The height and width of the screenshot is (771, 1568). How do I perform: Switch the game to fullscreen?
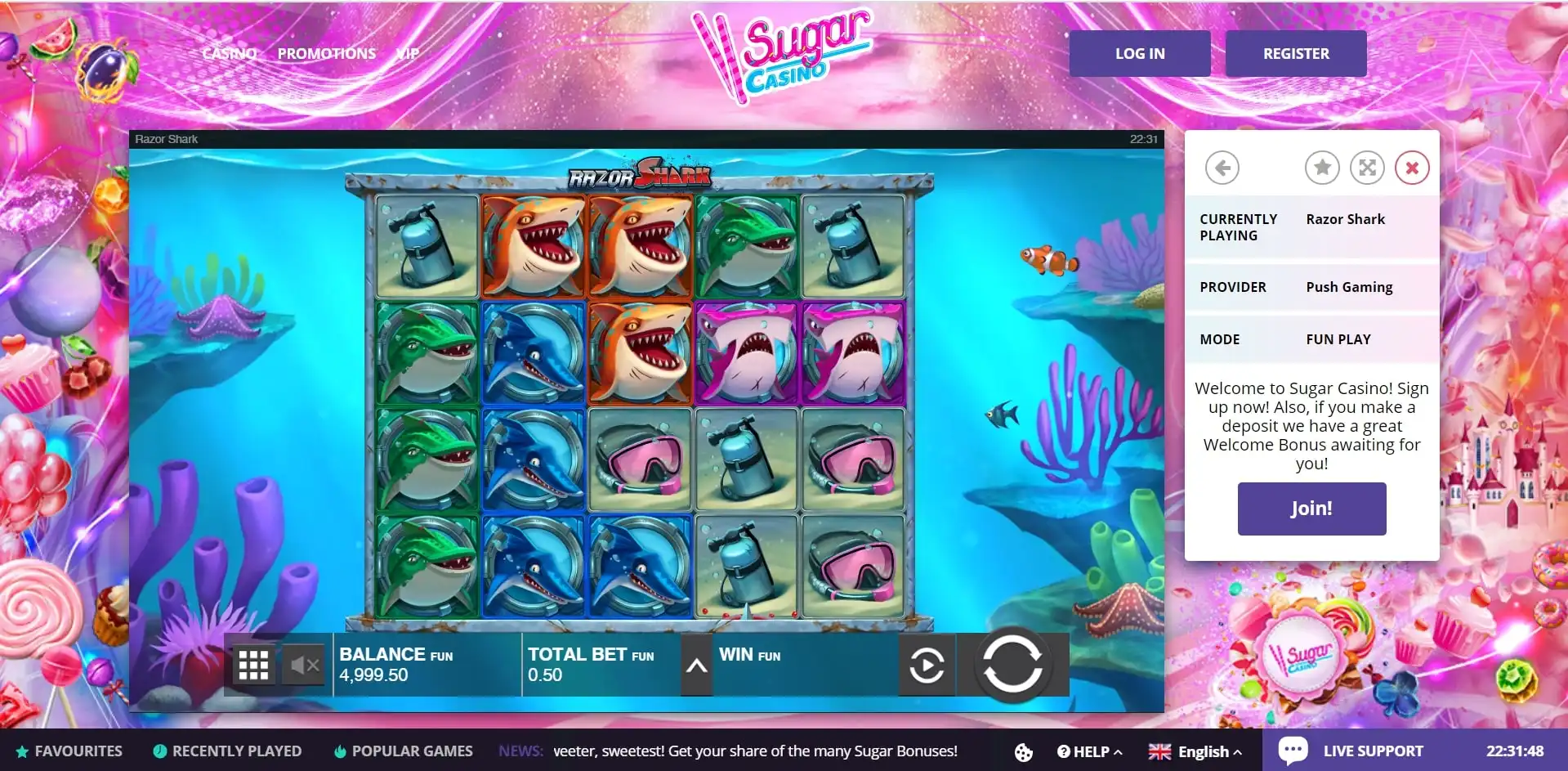click(x=1366, y=168)
